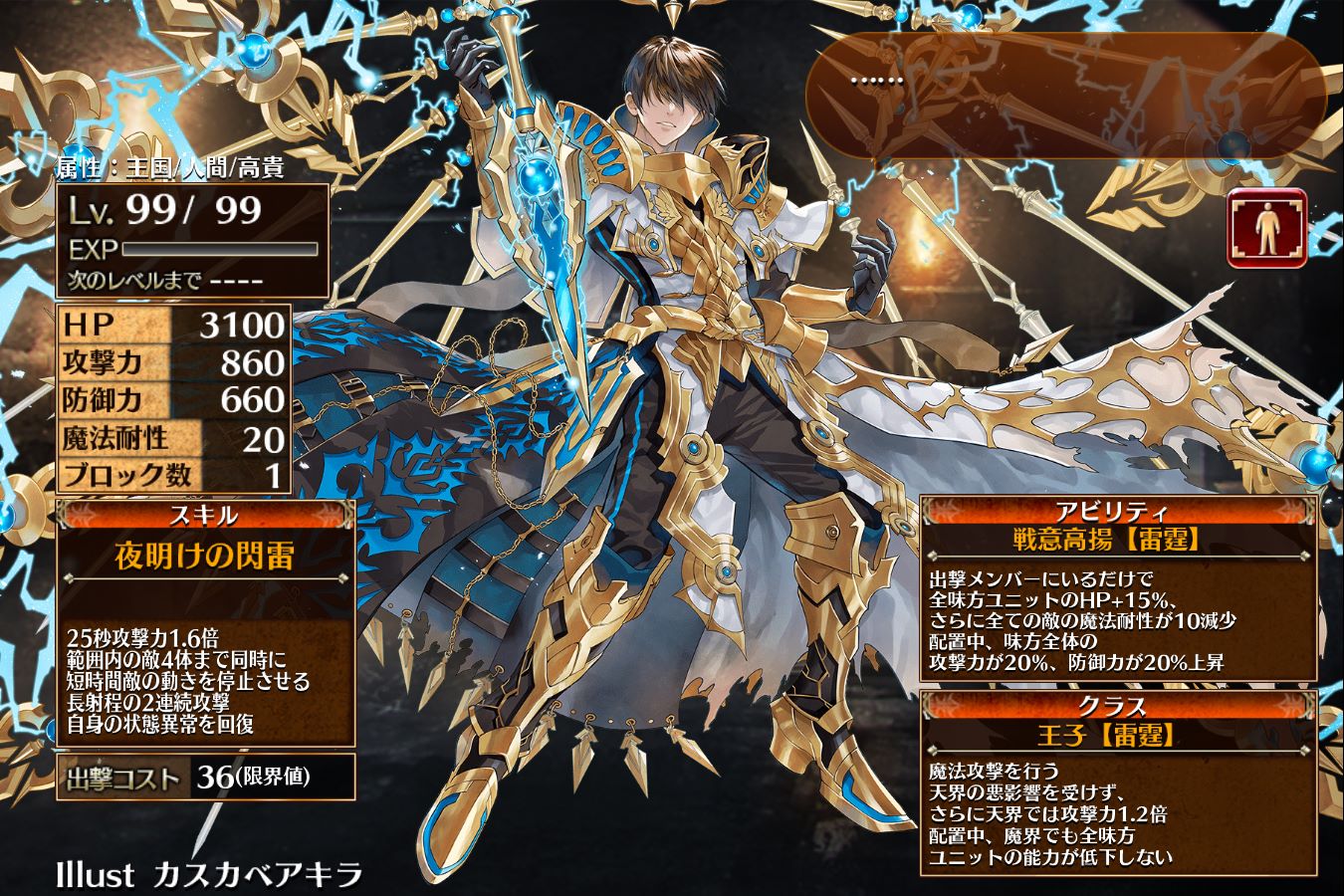Toggle the red character silhouette button
Viewport: 1344px width, 896px height.
click(1266, 228)
